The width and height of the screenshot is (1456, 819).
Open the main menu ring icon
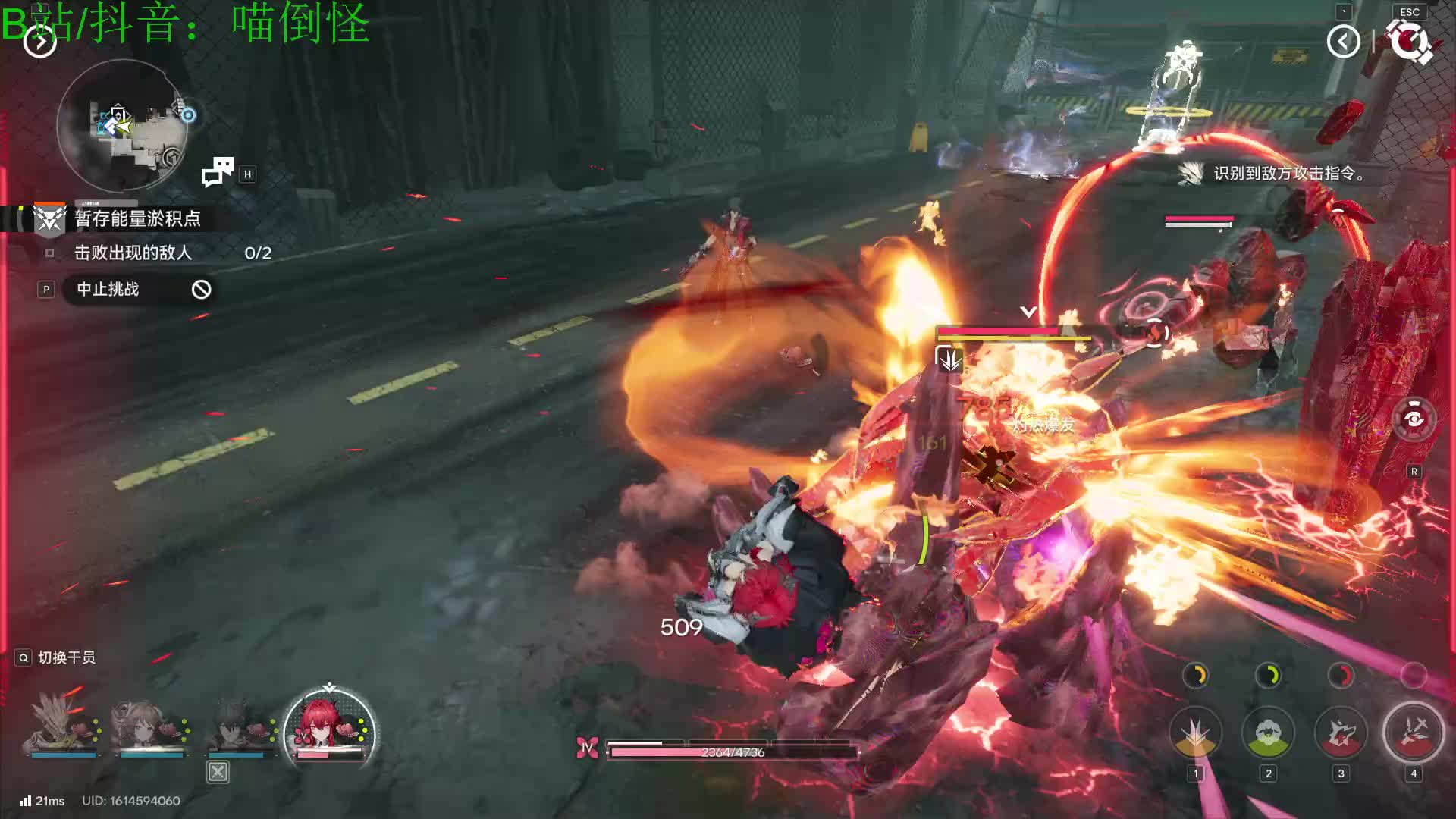tap(1408, 41)
